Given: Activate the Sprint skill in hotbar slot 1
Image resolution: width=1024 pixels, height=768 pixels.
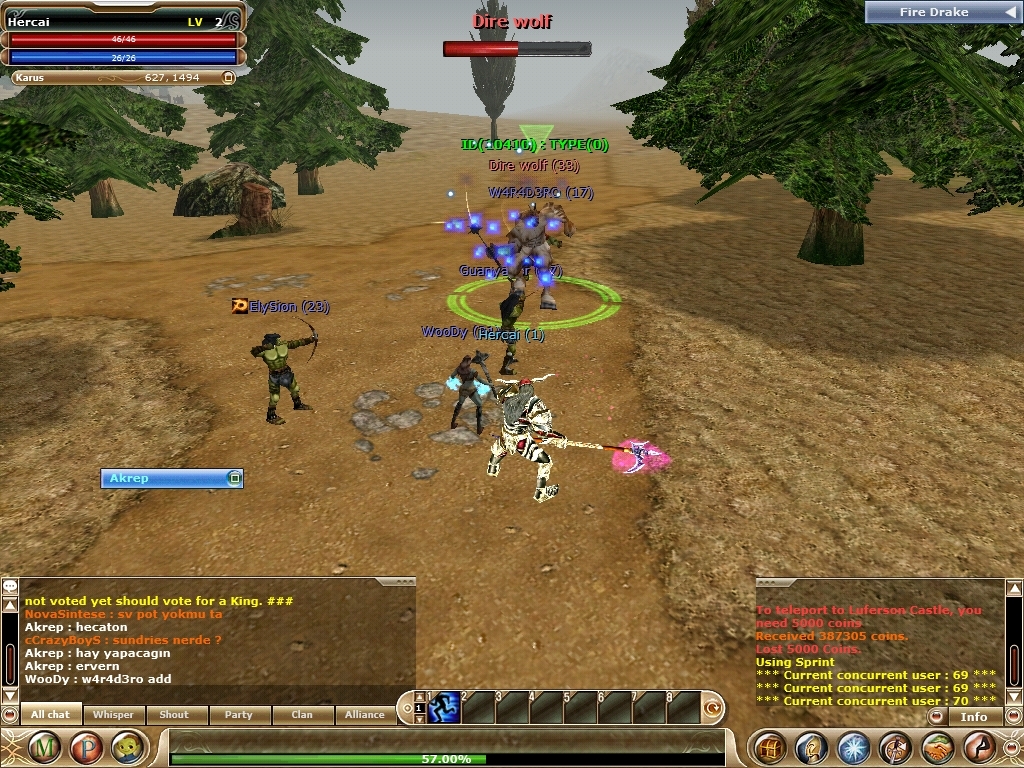Looking at the screenshot, I should point(445,707).
